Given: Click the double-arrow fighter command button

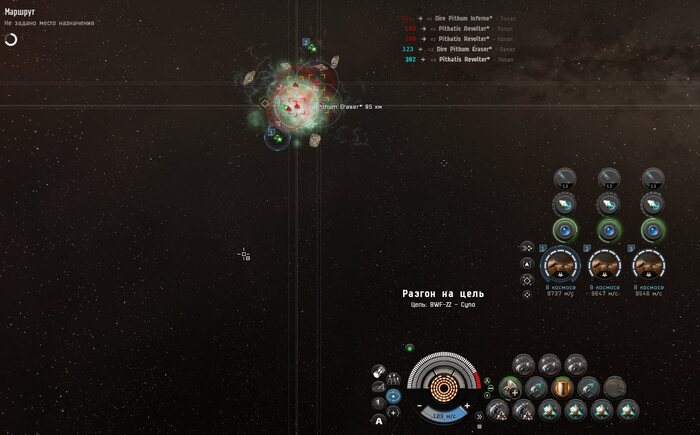Looking at the screenshot, I should pyautogui.click(x=527, y=247).
